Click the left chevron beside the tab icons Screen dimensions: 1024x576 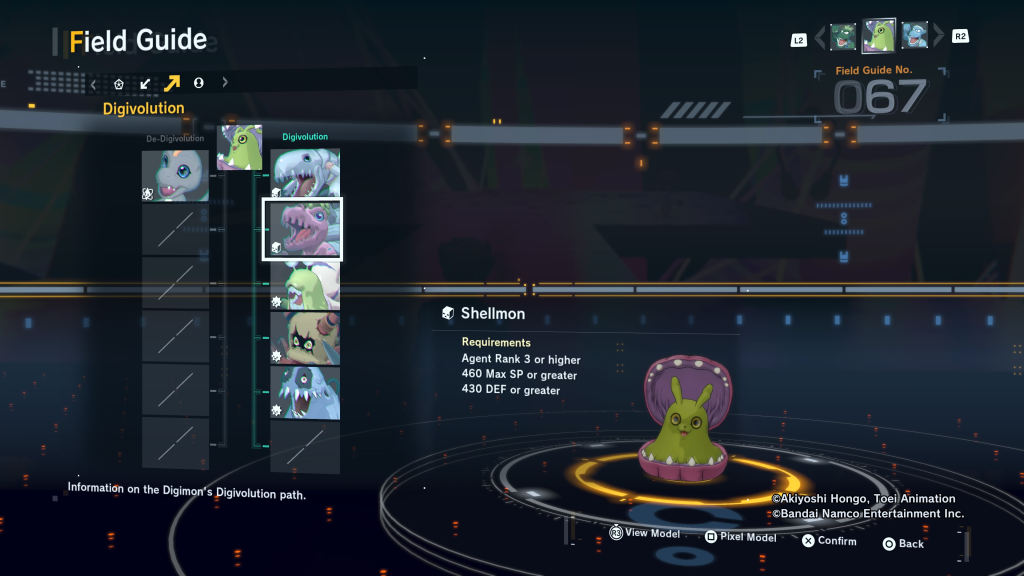point(94,83)
